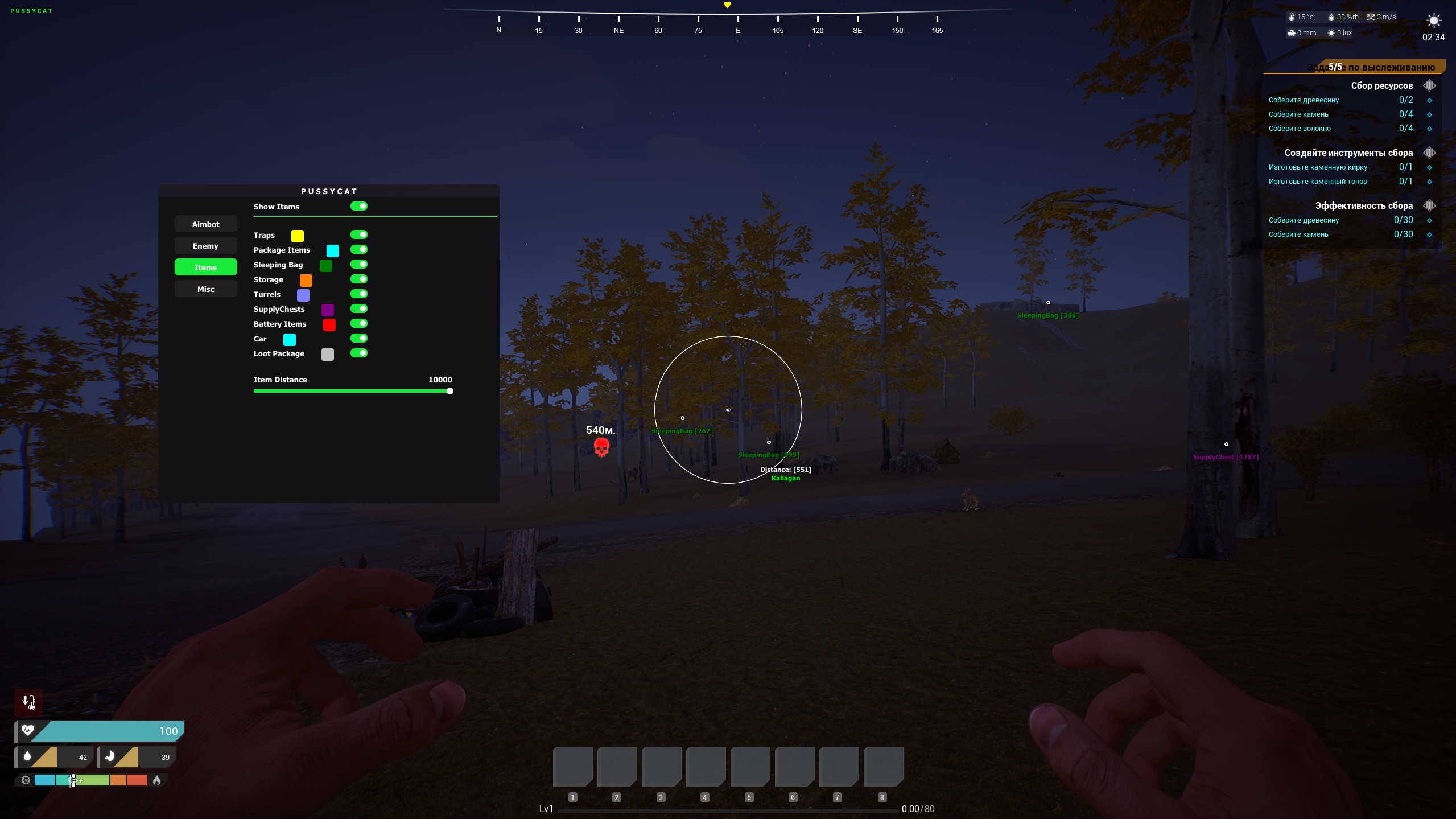1456x819 pixels.
Task: Click the Items category button
Action: [205, 267]
